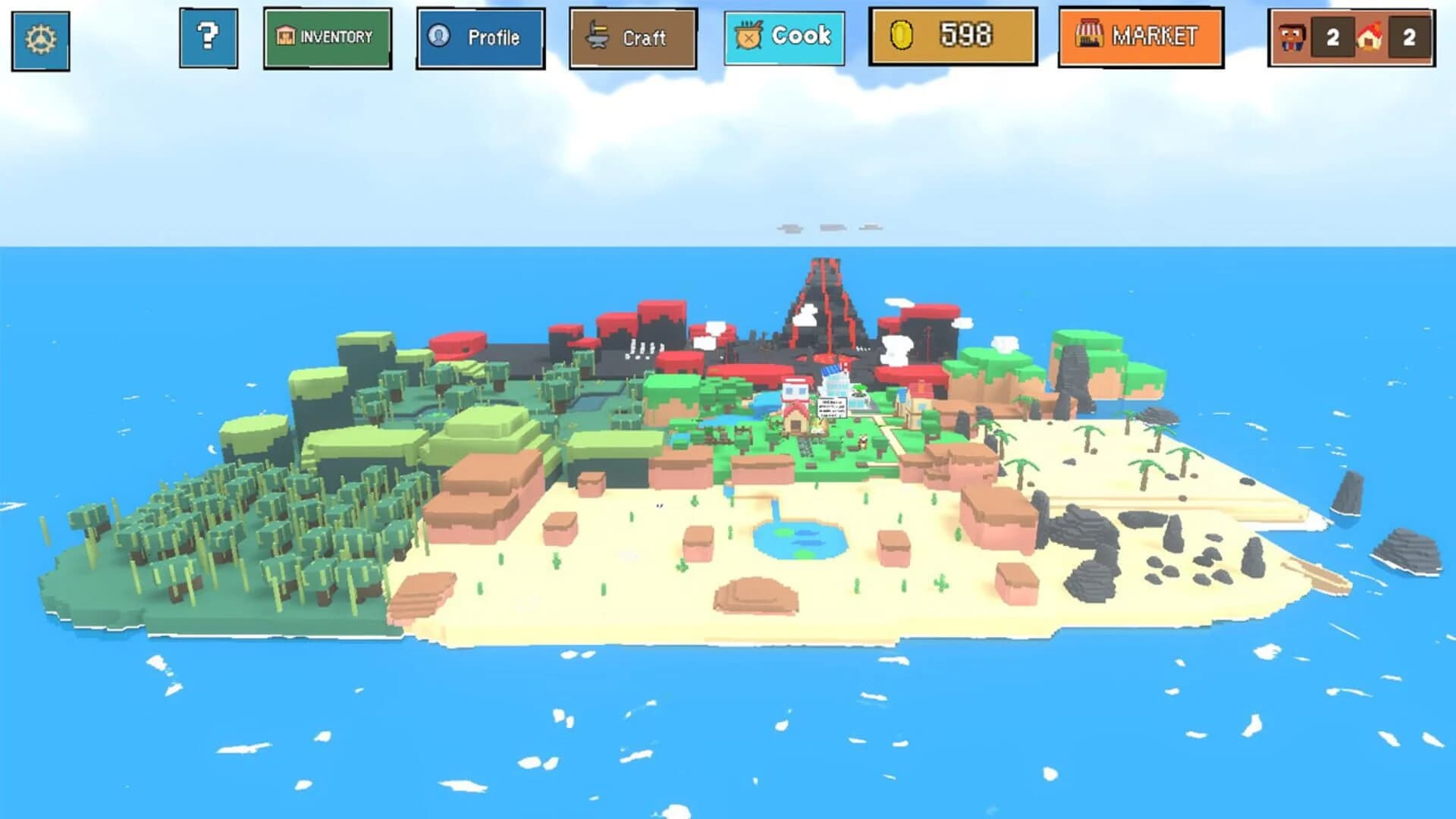Viewport: 1456px width, 819px height.
Task: Open the INVENTORY panel
Action: (328, 35)
